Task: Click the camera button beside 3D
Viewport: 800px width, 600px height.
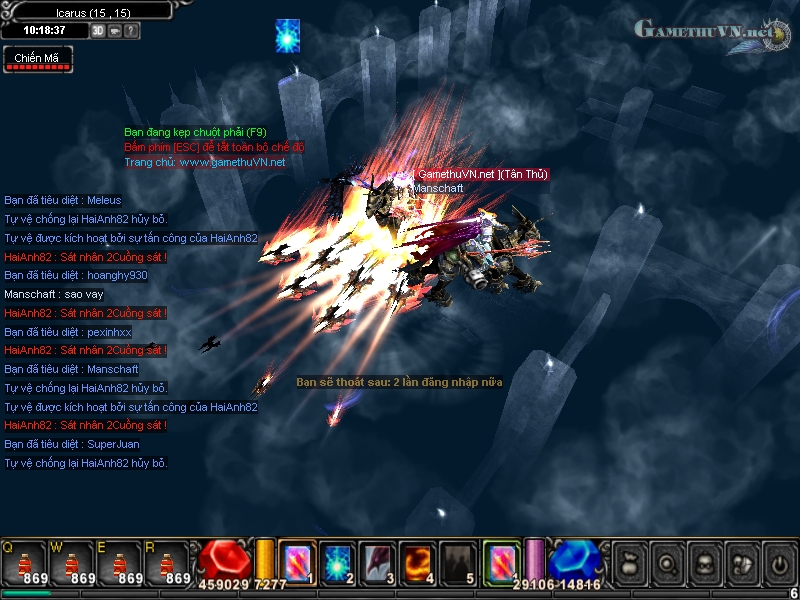Action: coord(115,31)
